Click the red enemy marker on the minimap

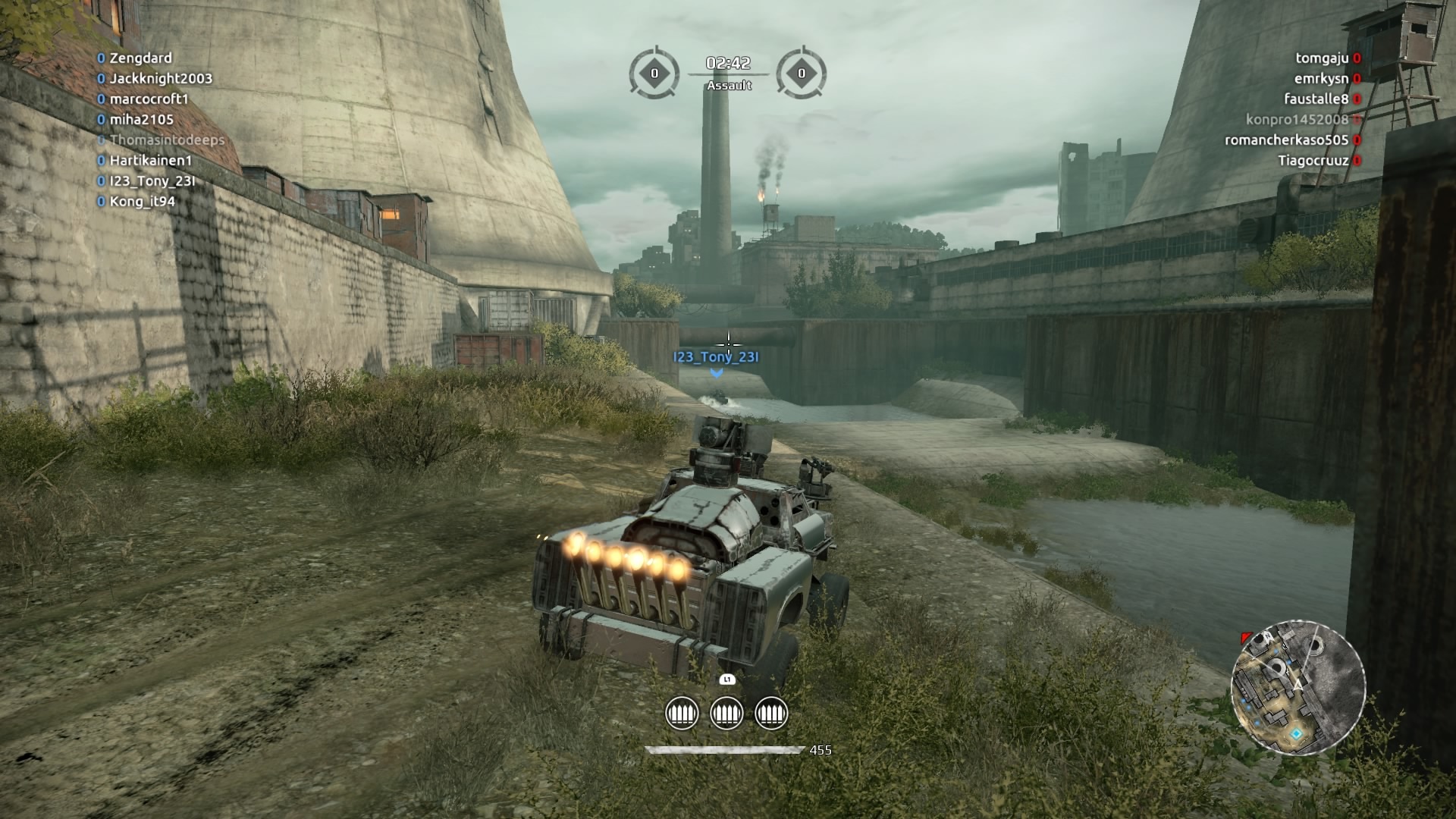coord(1245,638)
